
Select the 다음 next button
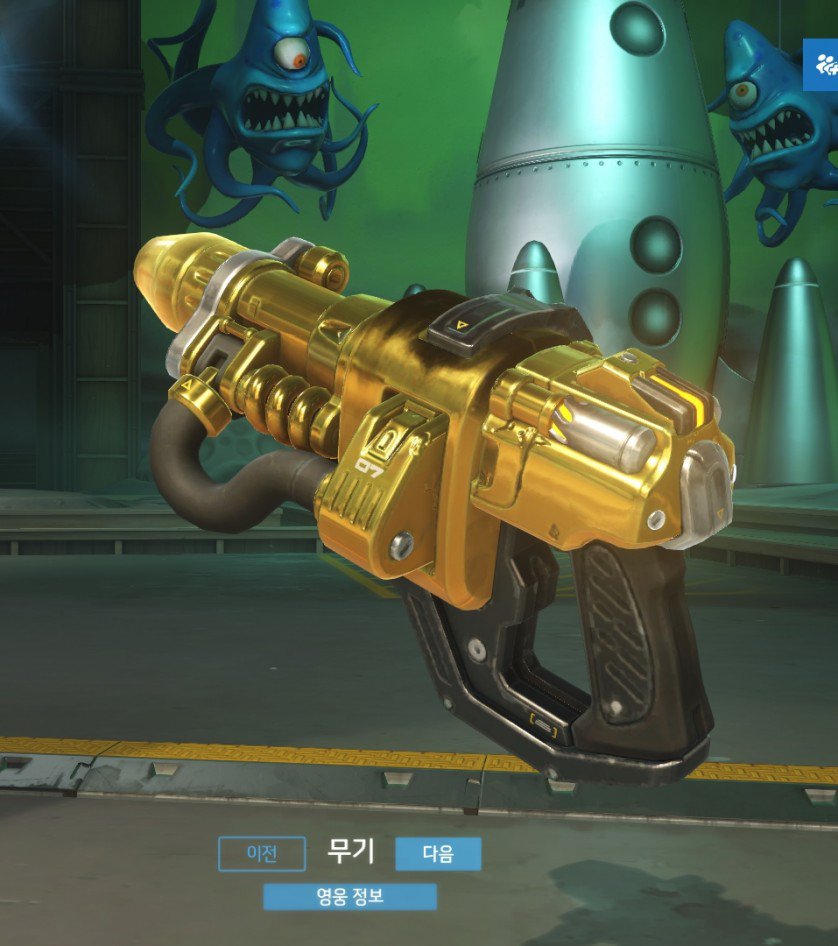pos(438,854)
